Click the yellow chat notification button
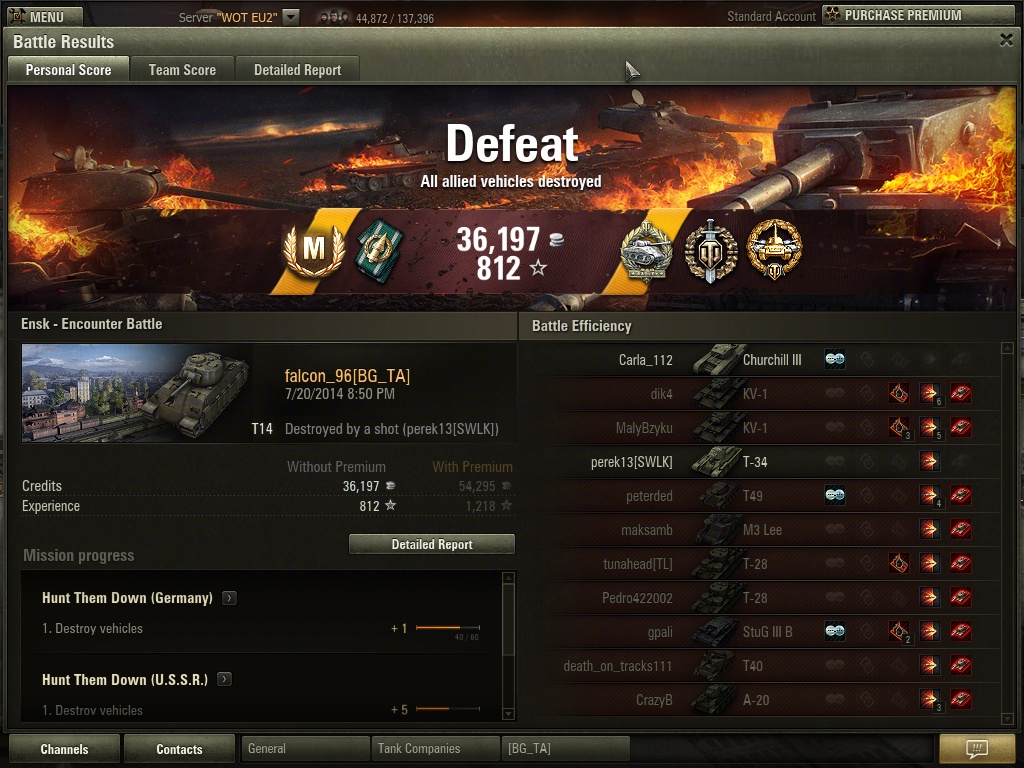This screenshot has width=1024, height=768. click(x=977, y=749)
